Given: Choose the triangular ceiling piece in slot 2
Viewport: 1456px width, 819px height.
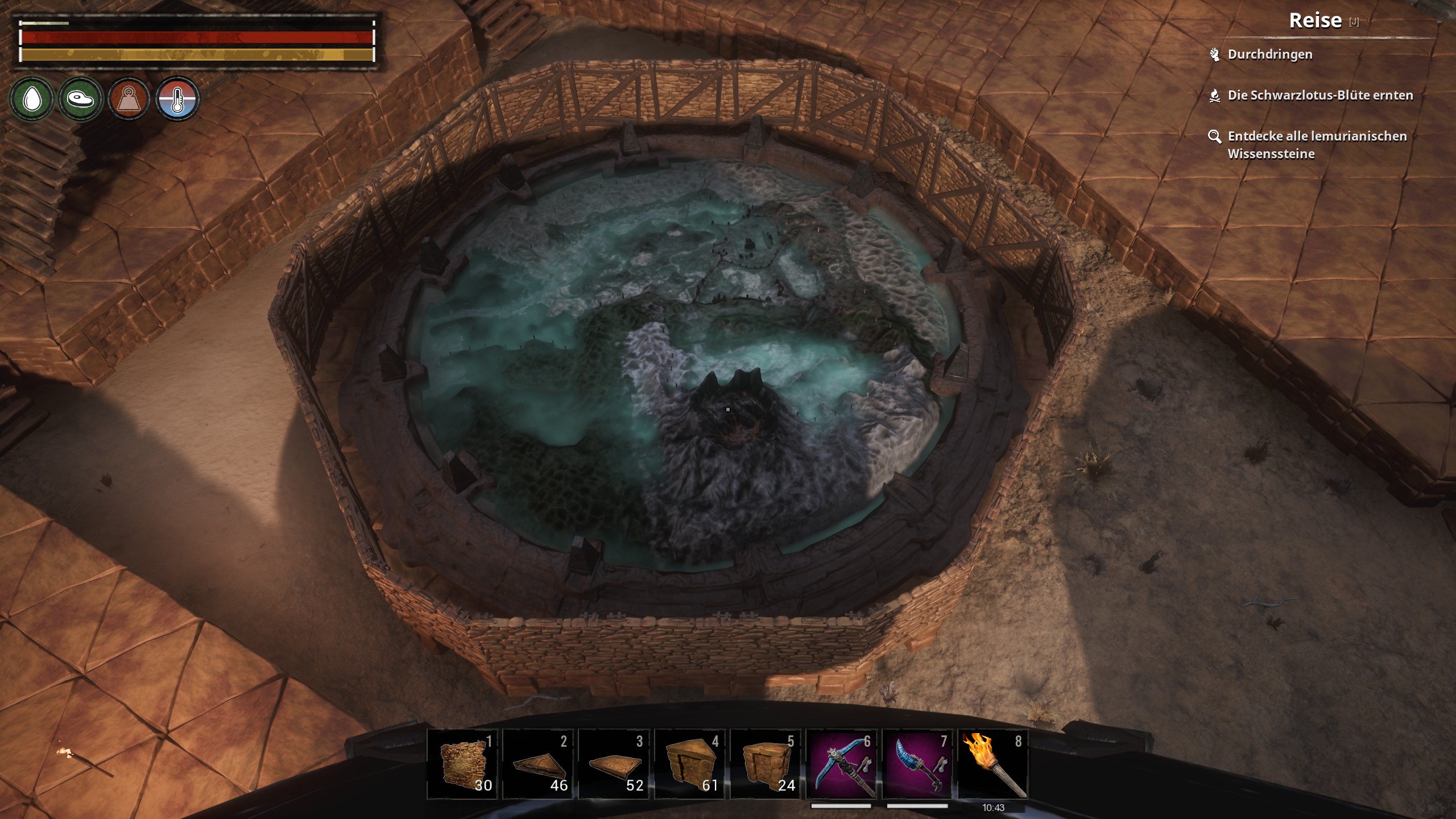Looking at the screenshot, I should click(x=538, y=764).
